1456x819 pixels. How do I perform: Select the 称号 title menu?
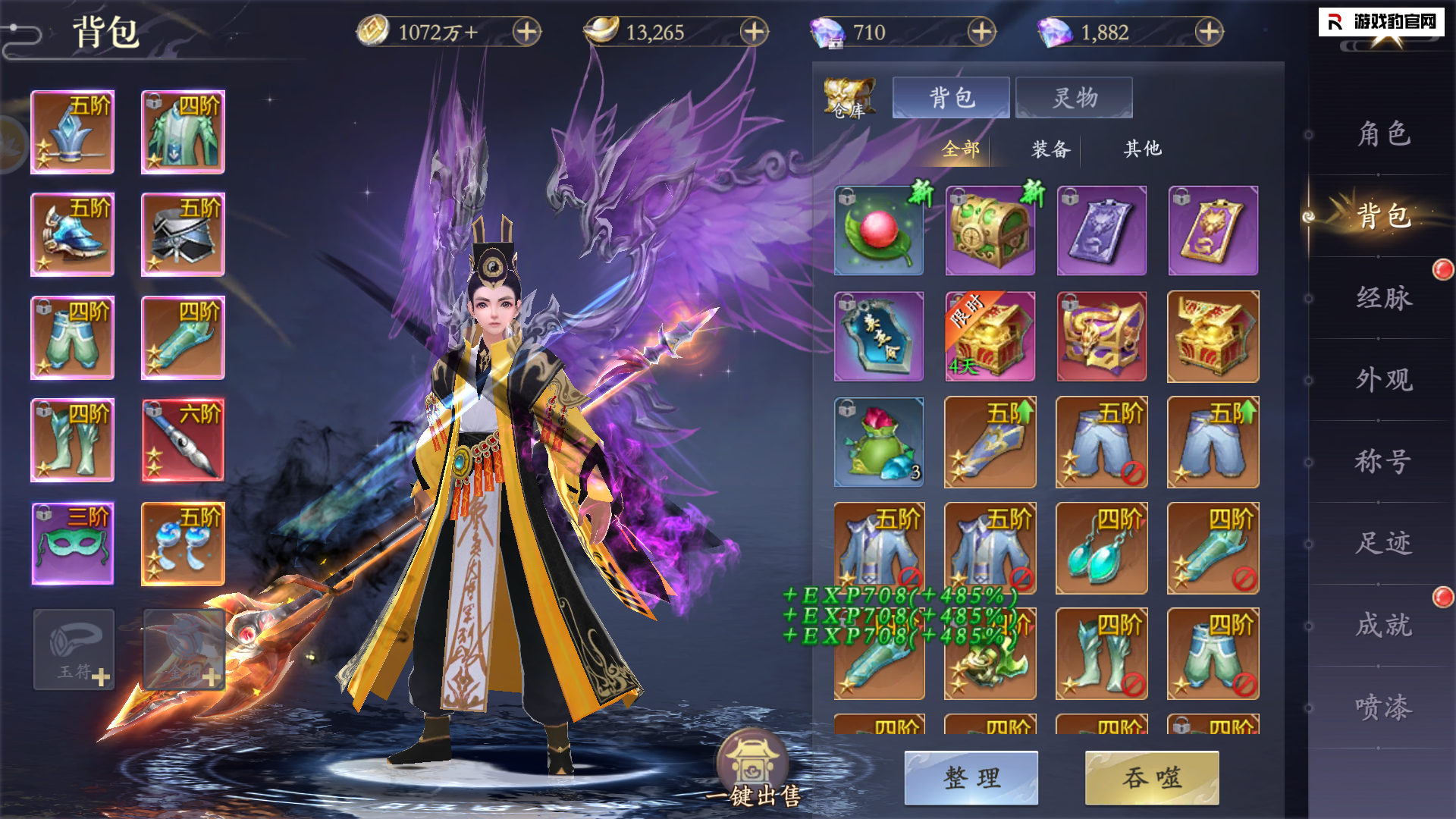1383,461
